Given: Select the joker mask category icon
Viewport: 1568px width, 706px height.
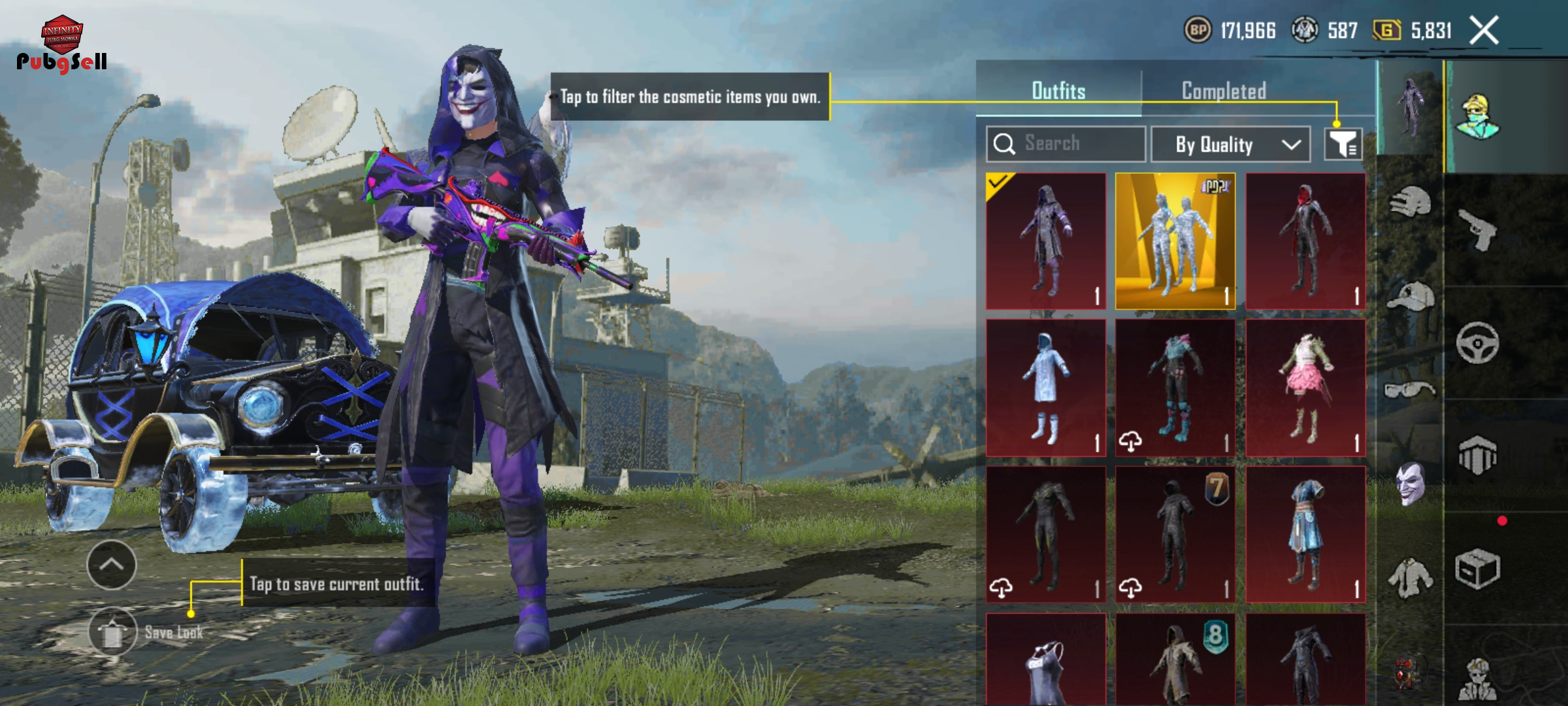Looking at the screenshot, I should coord(1410,484).
